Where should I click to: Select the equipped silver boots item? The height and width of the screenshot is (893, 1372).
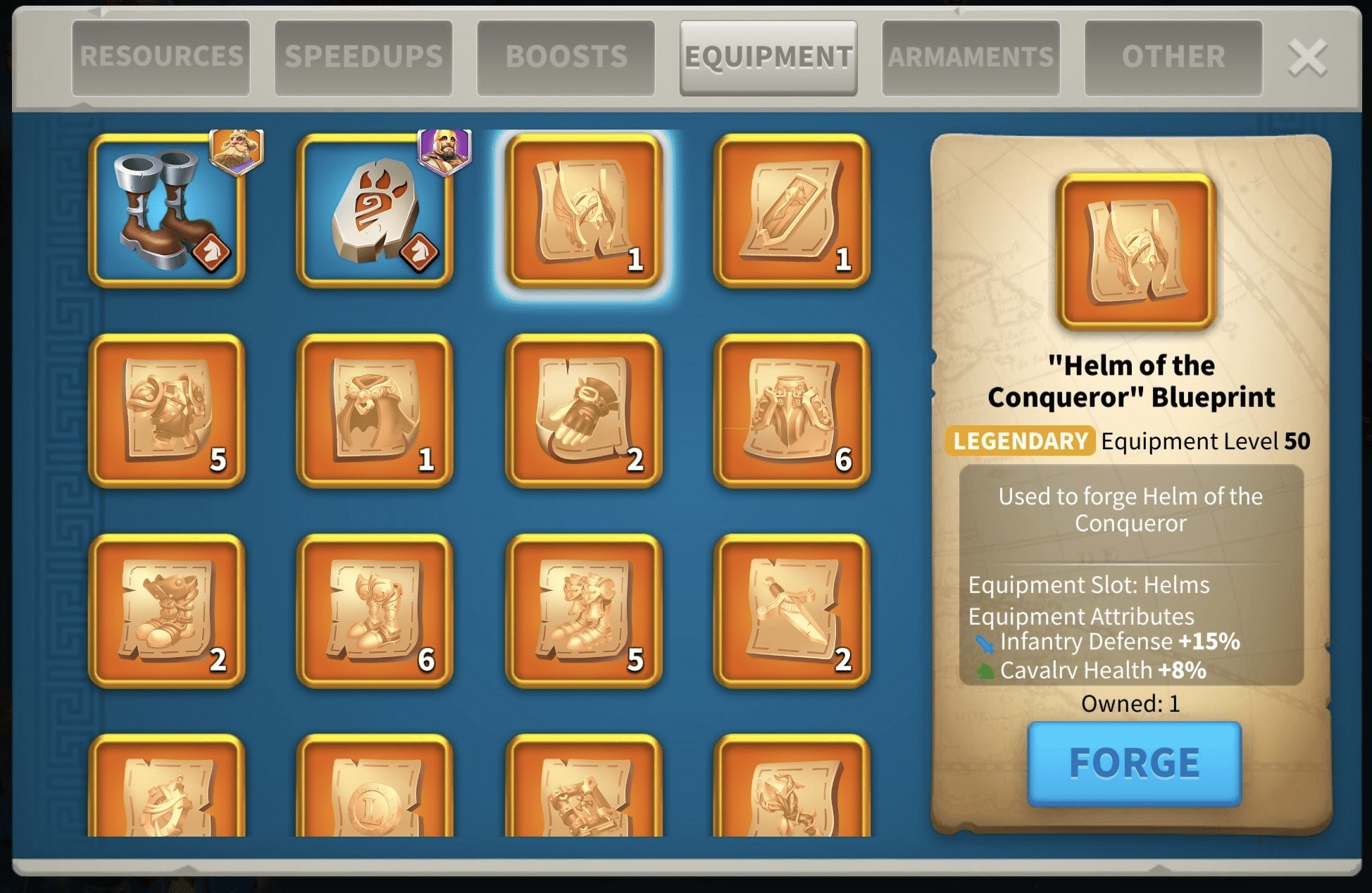167,210
